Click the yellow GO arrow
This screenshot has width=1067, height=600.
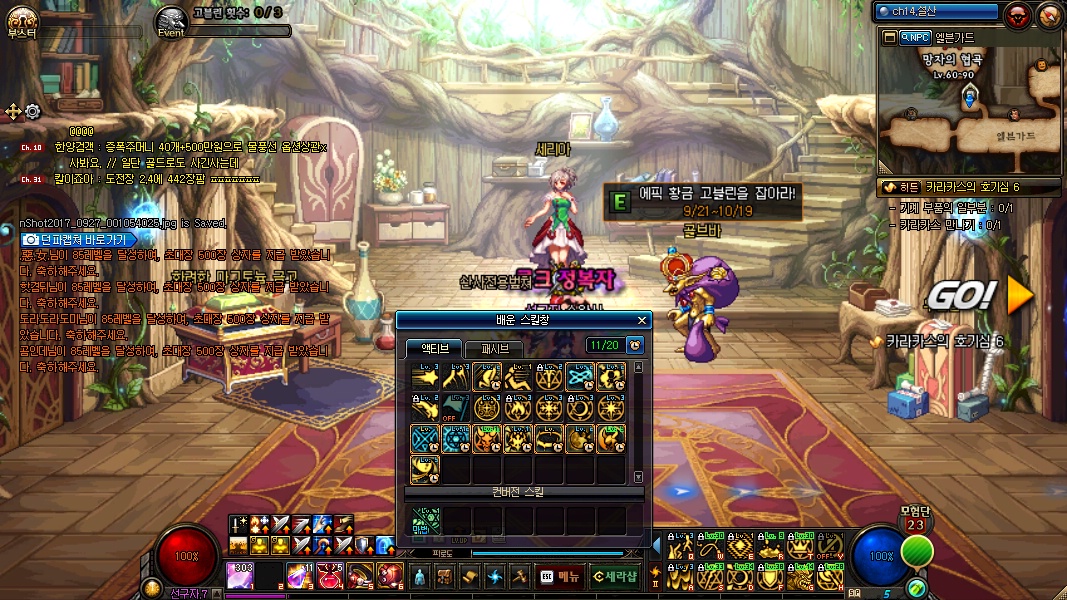(x=1019, y=294)
